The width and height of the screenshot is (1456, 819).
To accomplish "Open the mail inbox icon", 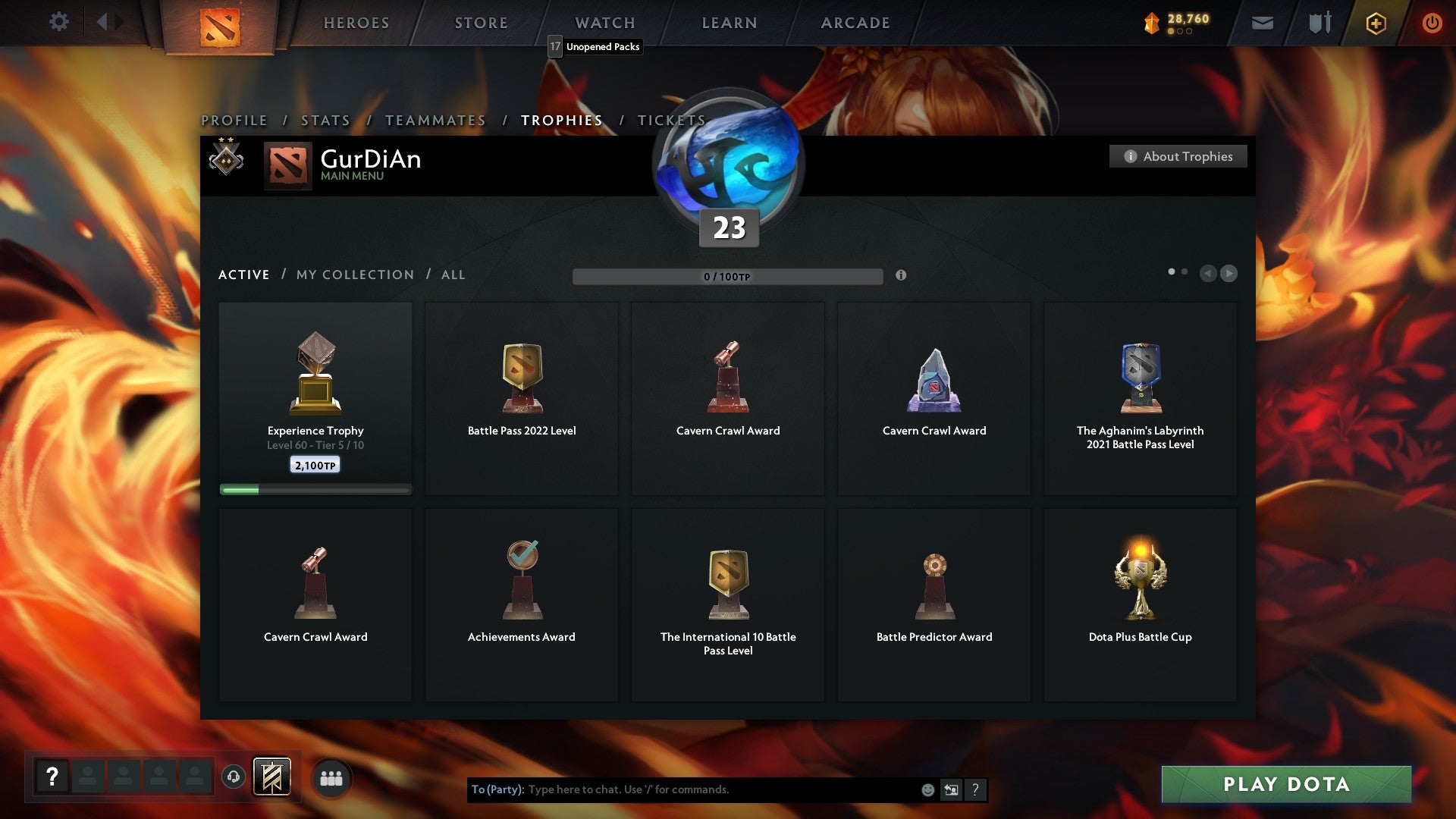I will point(1263,23).
